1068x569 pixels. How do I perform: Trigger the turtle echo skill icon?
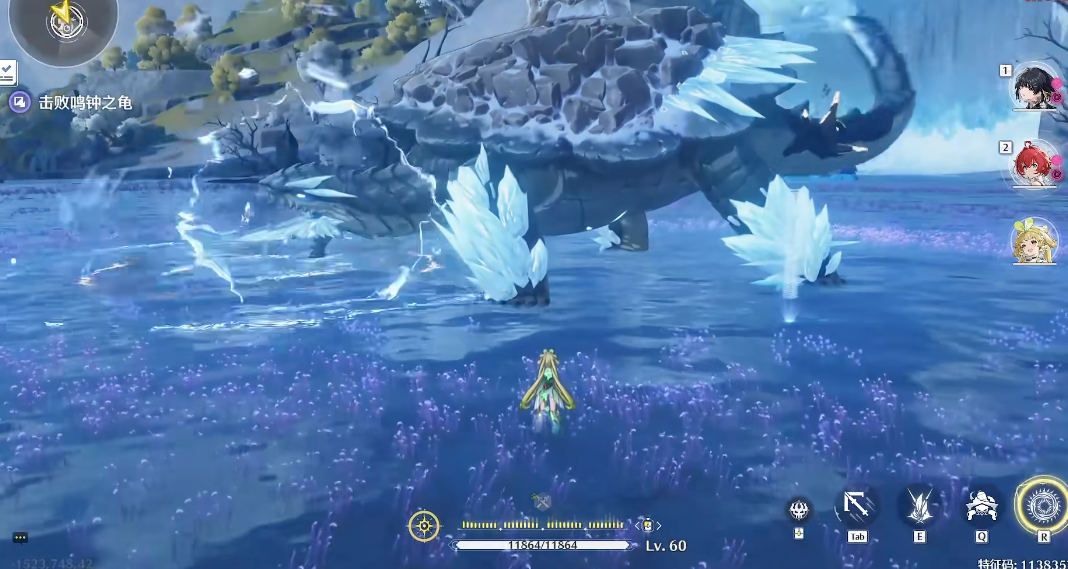coord(983,507)
